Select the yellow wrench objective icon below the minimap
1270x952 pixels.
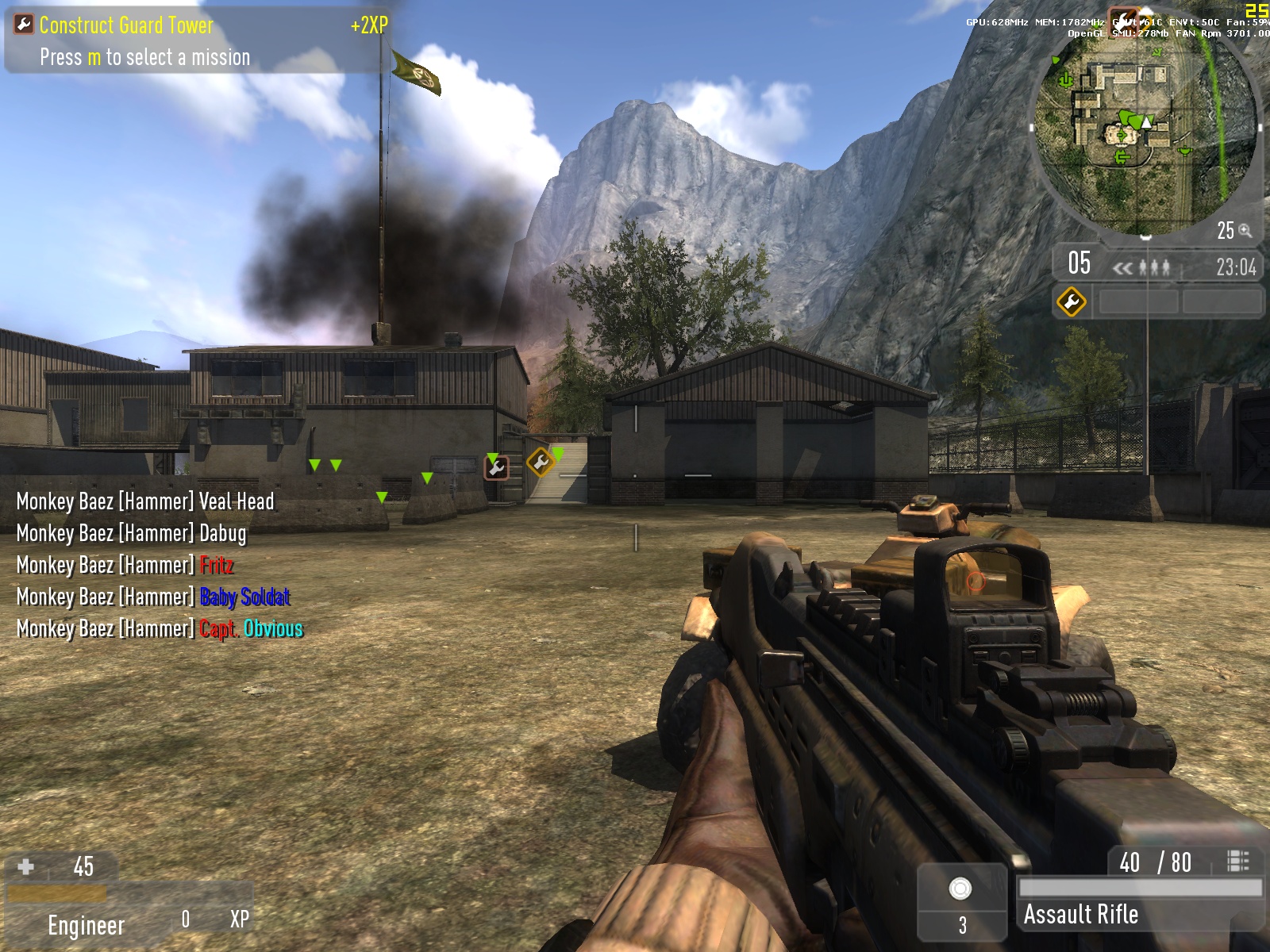pyautogui.click(x=1071, y=301)
